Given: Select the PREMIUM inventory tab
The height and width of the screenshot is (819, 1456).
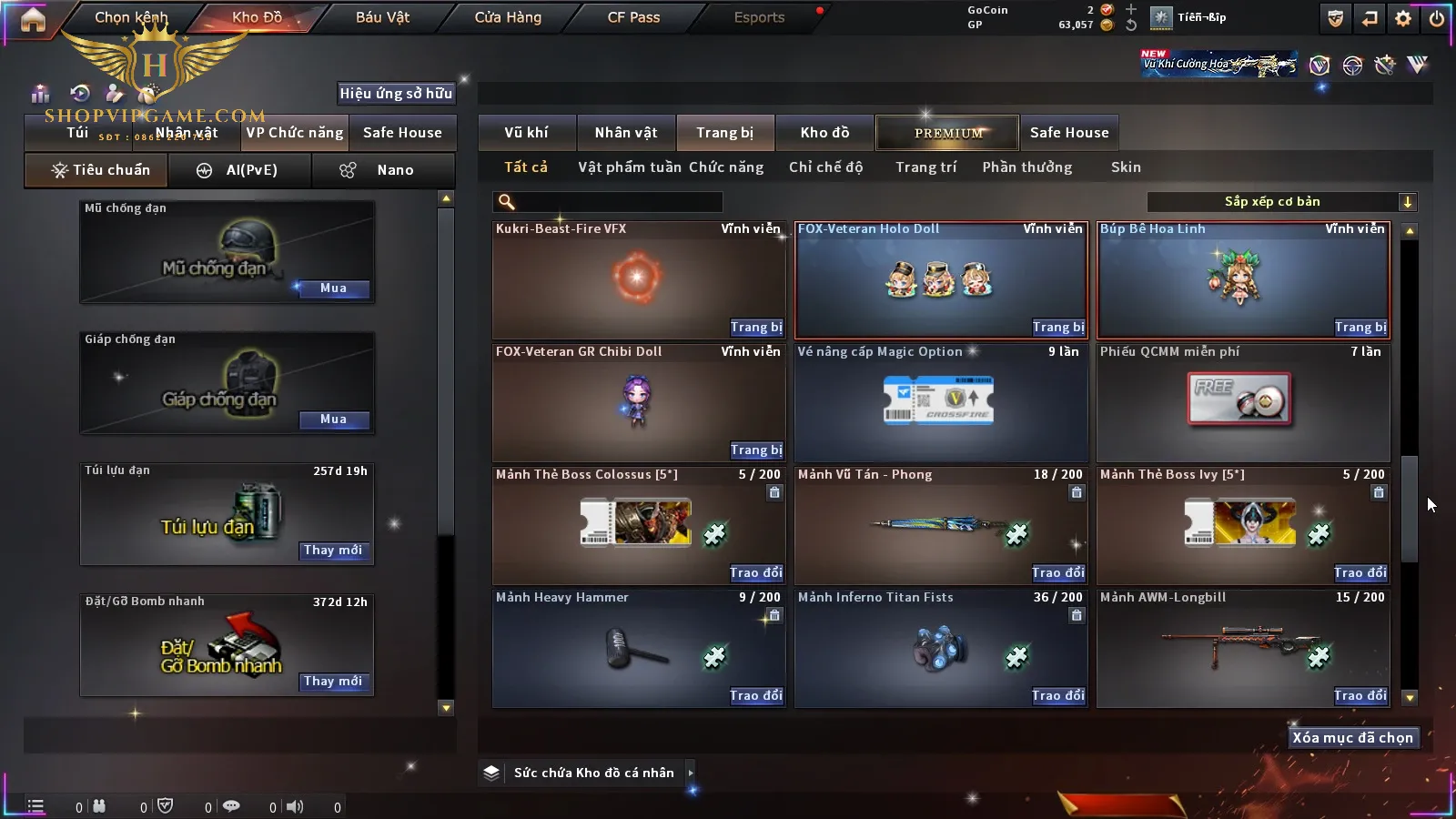Looking at the screenshot, I should coord(948,133).
